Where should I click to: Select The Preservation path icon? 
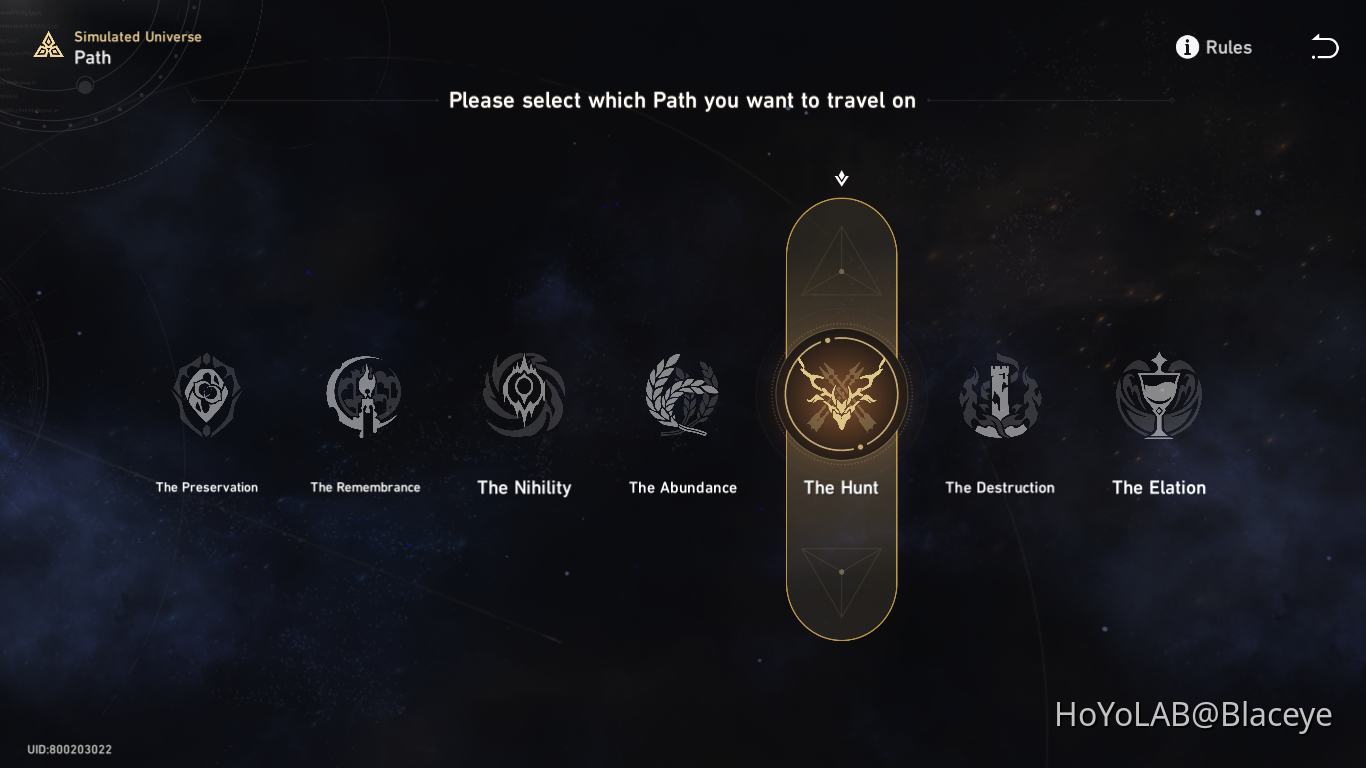[x=206, y=394]
